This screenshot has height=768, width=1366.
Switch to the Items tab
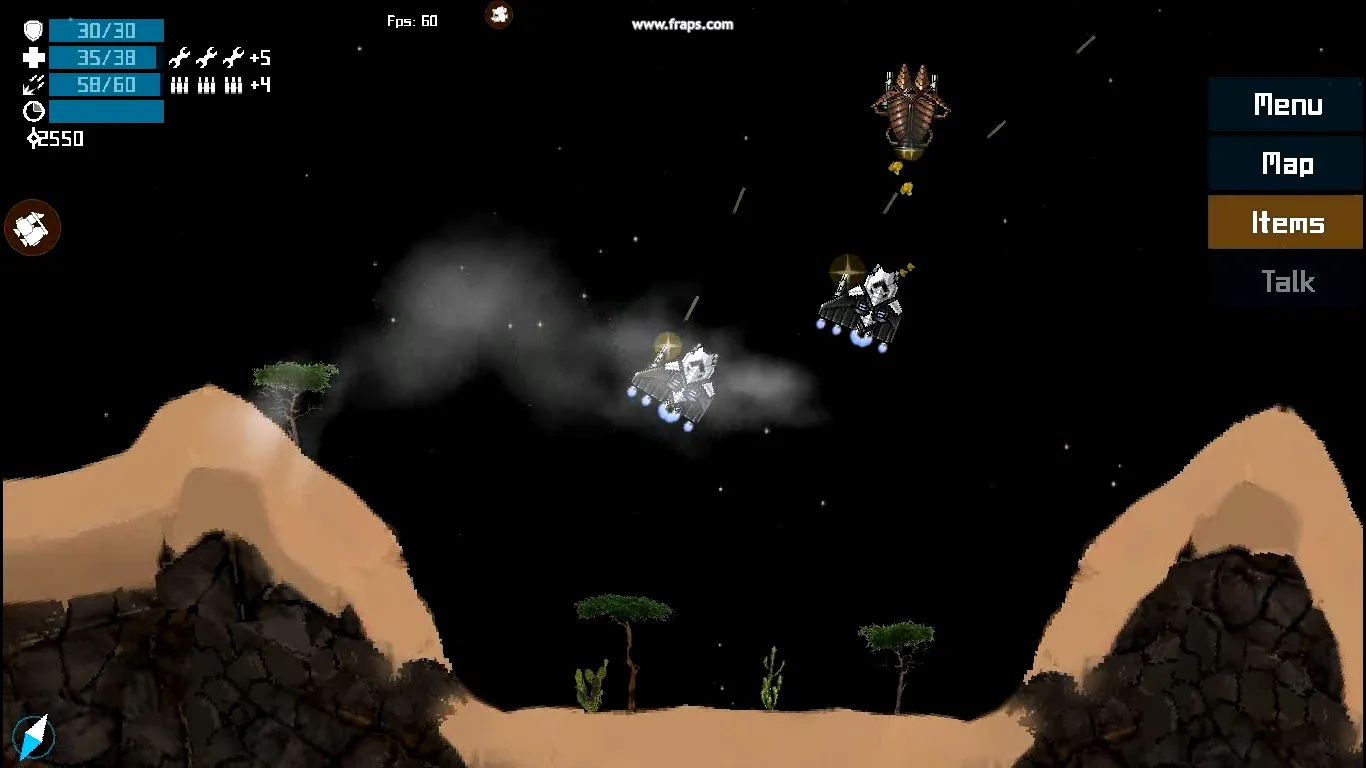(1286, 222)
